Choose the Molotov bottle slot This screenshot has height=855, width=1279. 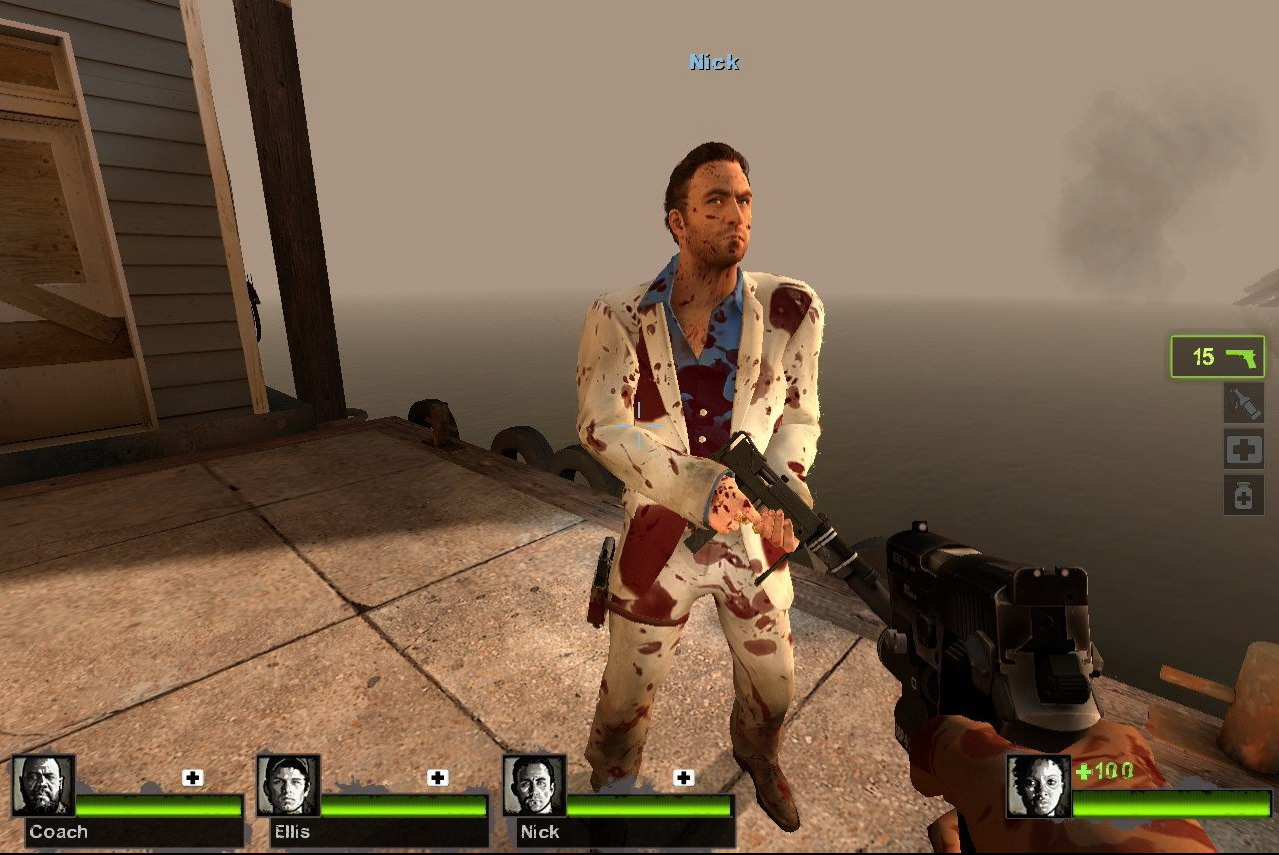1243,403
